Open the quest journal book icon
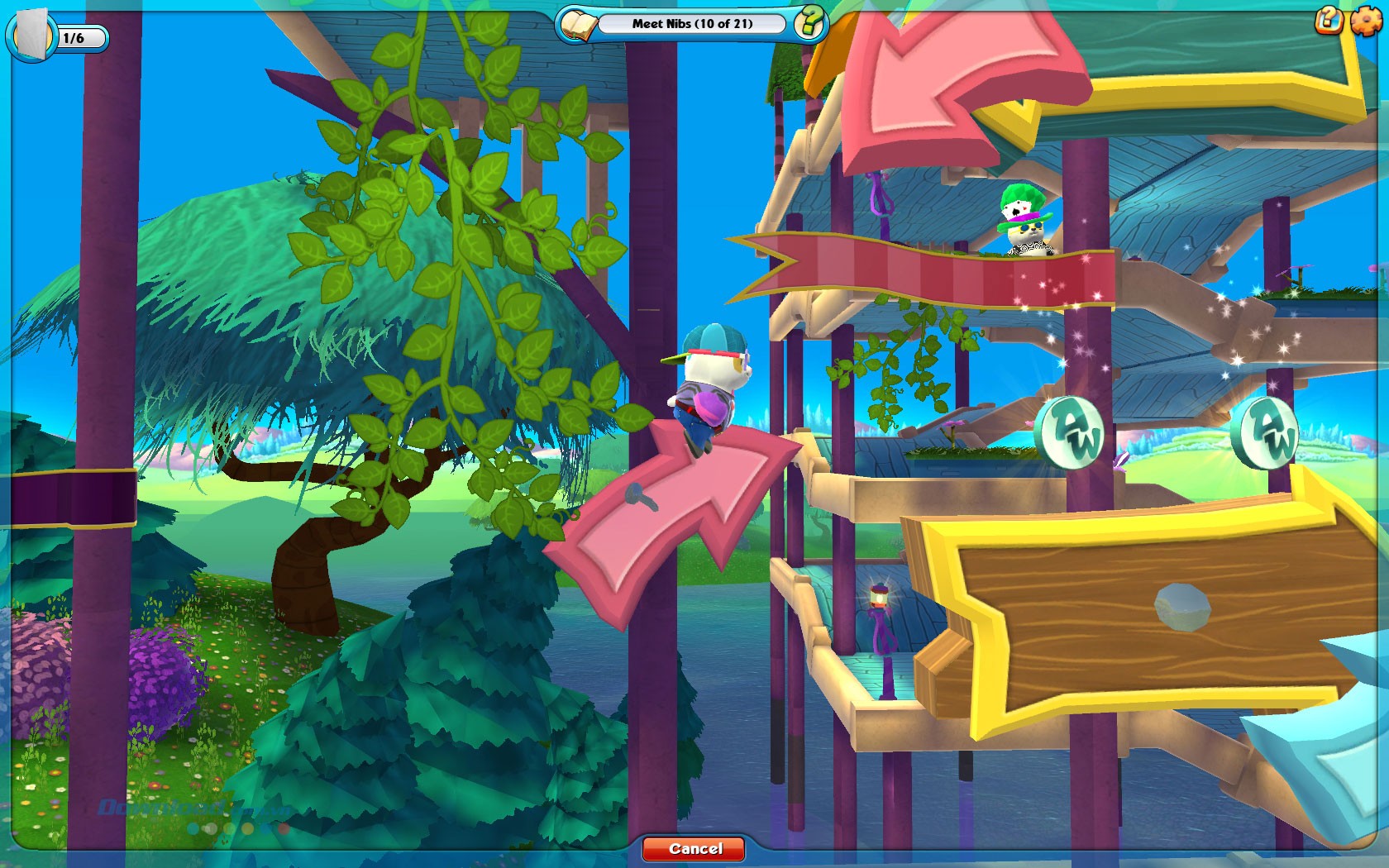This screenshot has height=868, width=1389. 579,26
